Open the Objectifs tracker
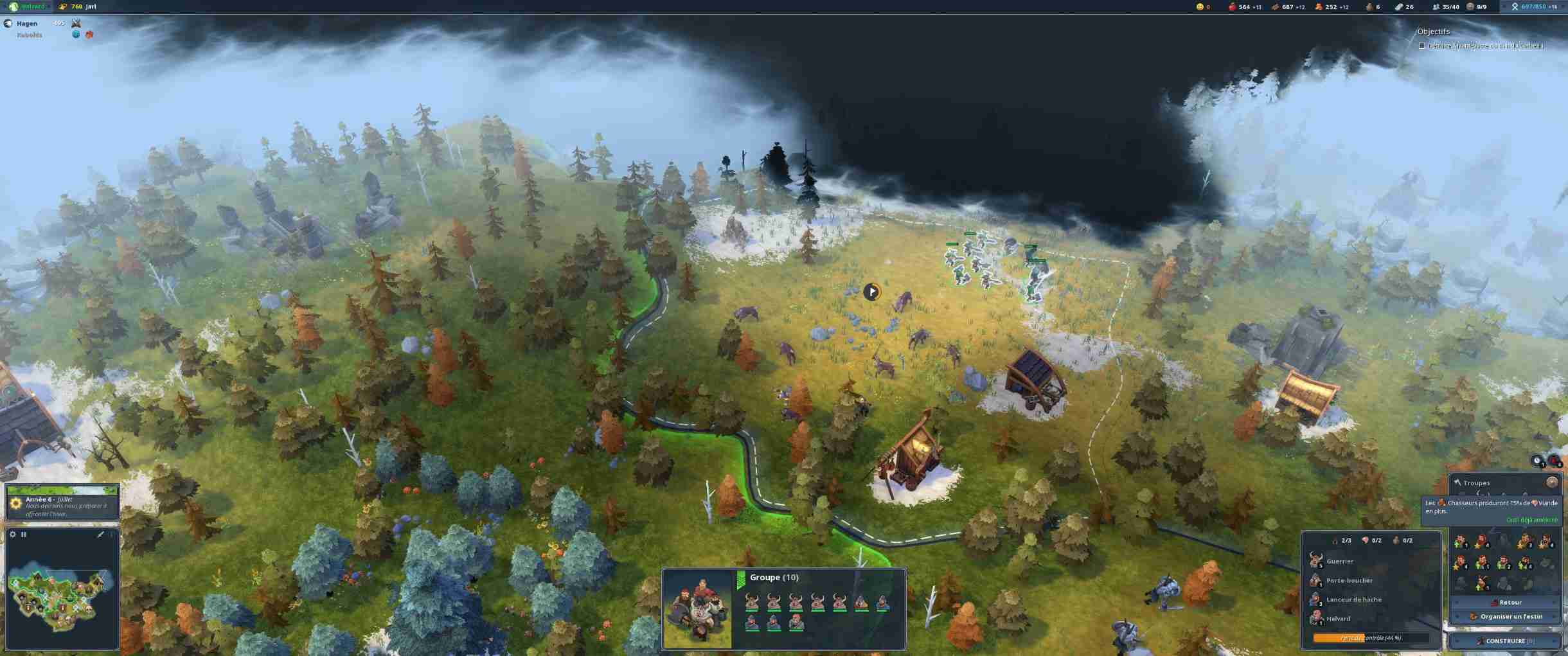 coord(1434,31)
